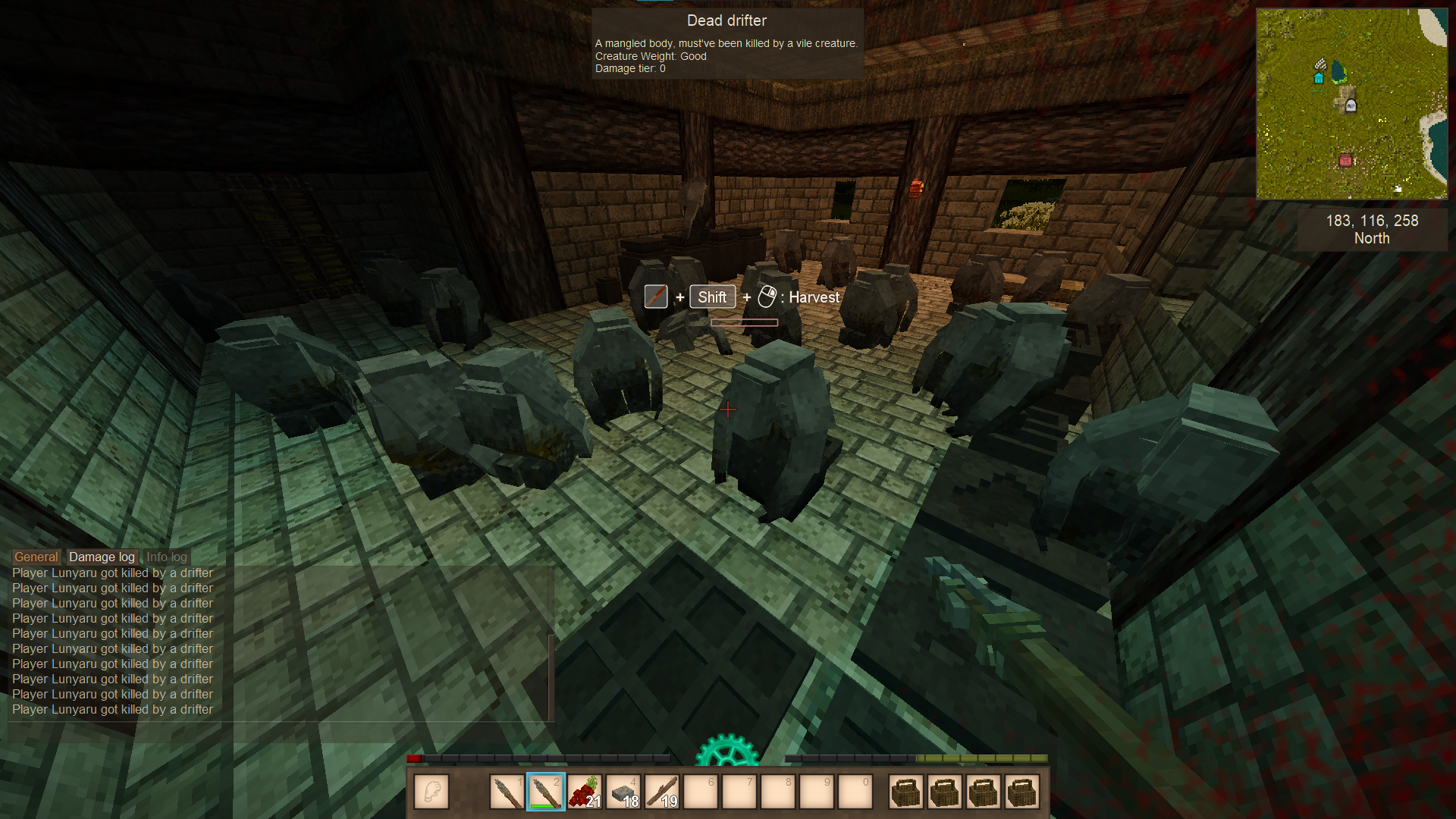The width and height of the screenshot is (1456, 819).
Task: Select the RIP tombstone marker on minimap
Action: click(x=1351, y=107)
